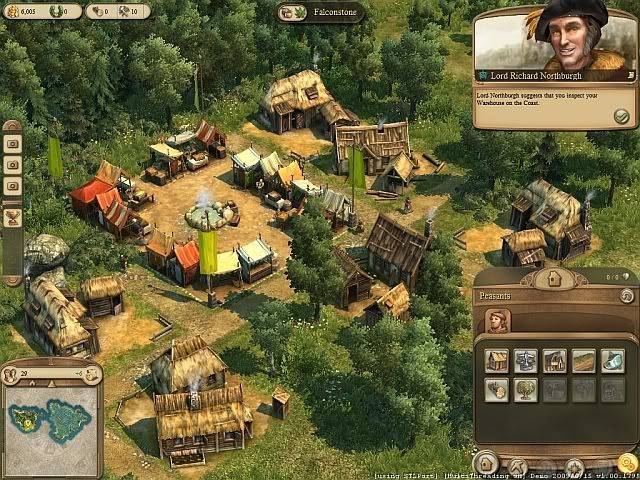Pick the lumberjack wood logs icon

click(x=497, y=390)
